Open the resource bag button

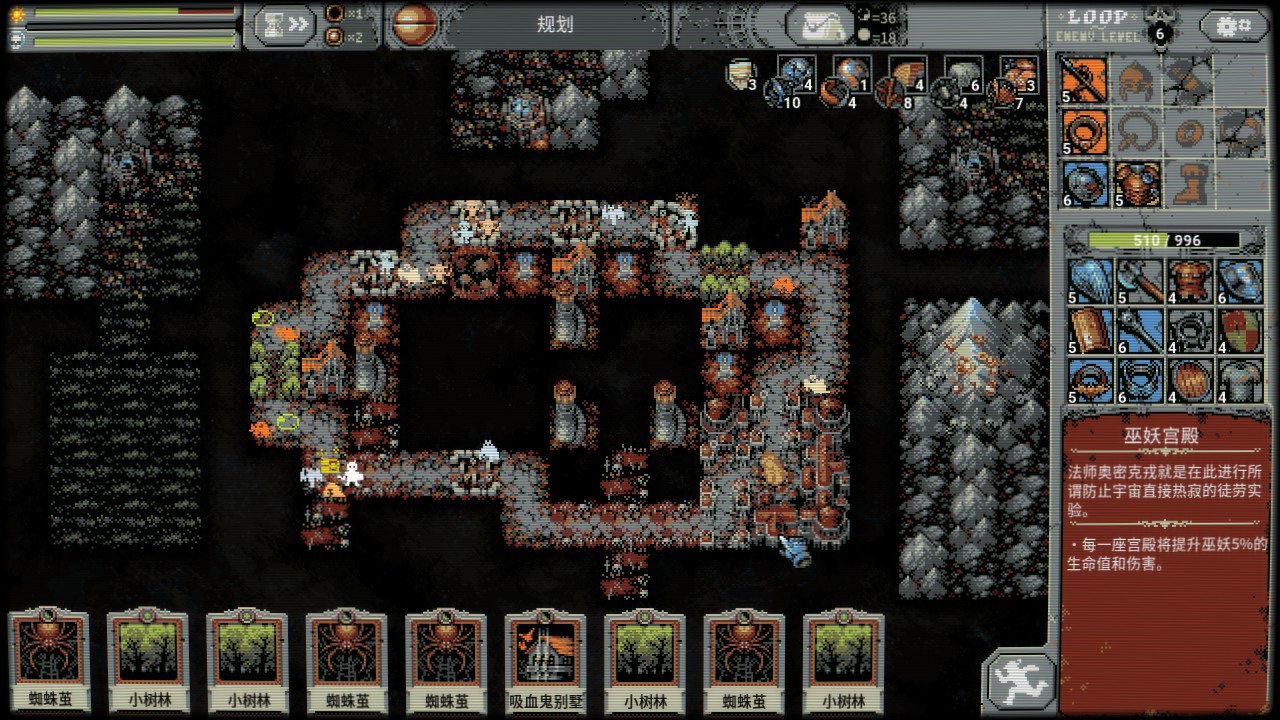coord(819,26)
